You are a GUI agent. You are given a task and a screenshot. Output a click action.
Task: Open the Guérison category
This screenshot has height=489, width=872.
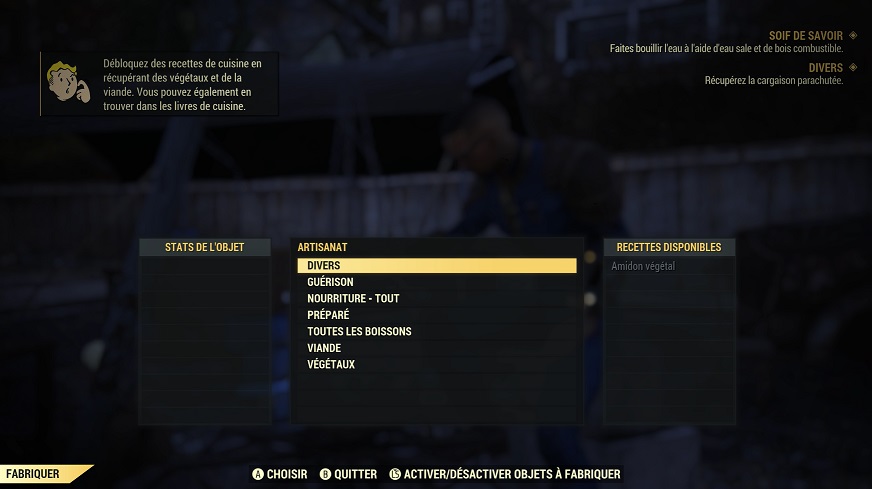(x=330, y=282)
